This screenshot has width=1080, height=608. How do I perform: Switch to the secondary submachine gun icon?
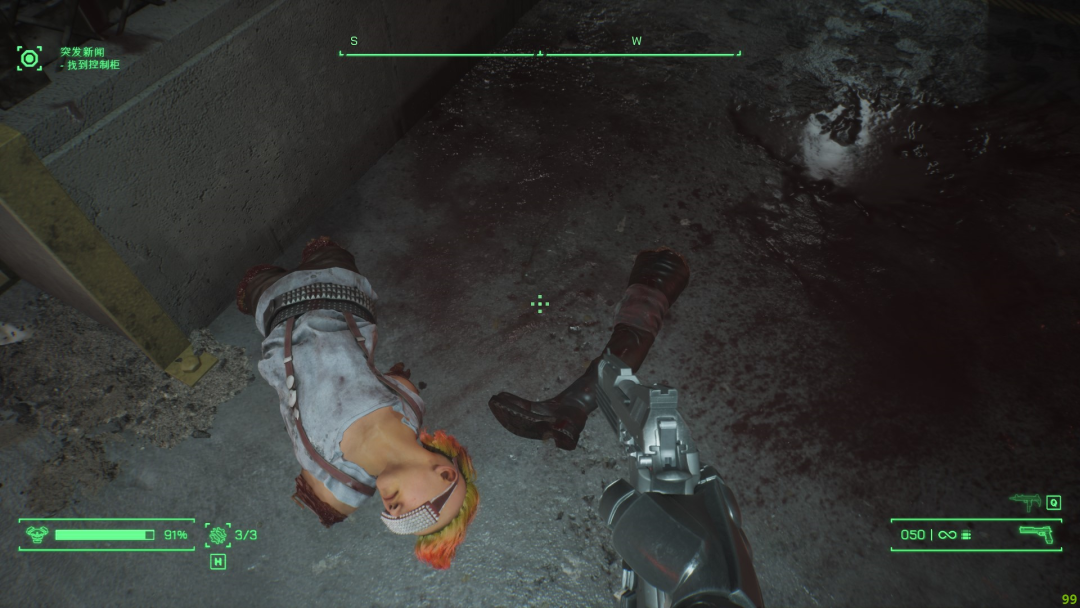1026,502
